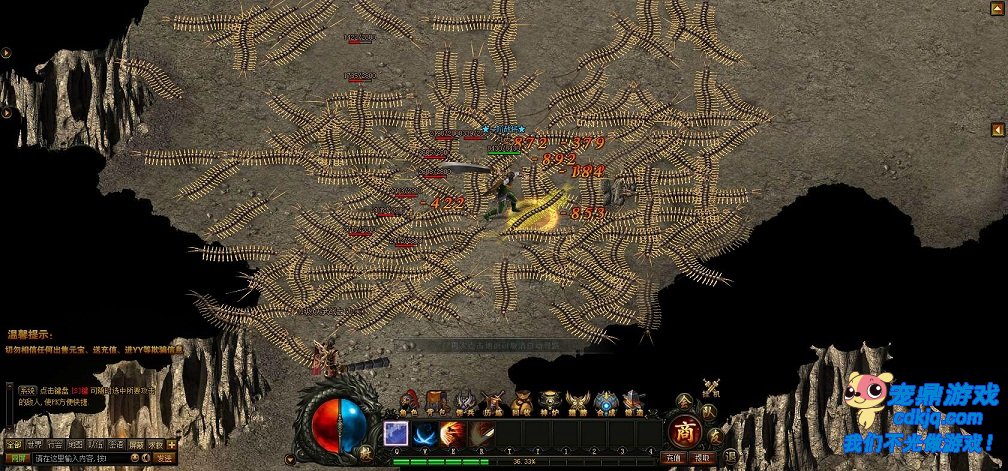Open the 回收 recycle bag icon
1008x471 pixels.
pyautogui.click(x=521, y=401)
